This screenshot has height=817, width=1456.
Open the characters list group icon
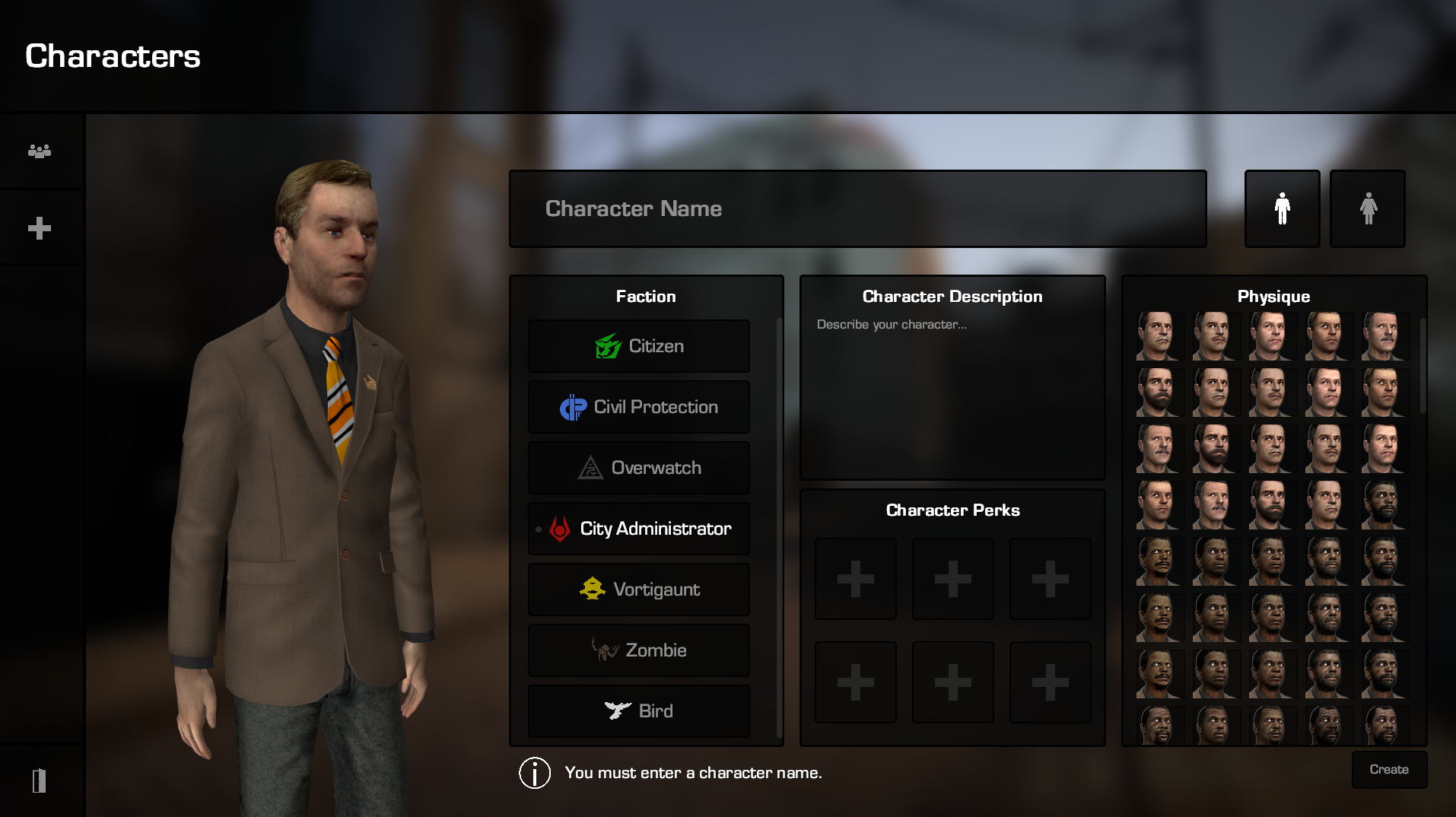(x=40, y=151)
